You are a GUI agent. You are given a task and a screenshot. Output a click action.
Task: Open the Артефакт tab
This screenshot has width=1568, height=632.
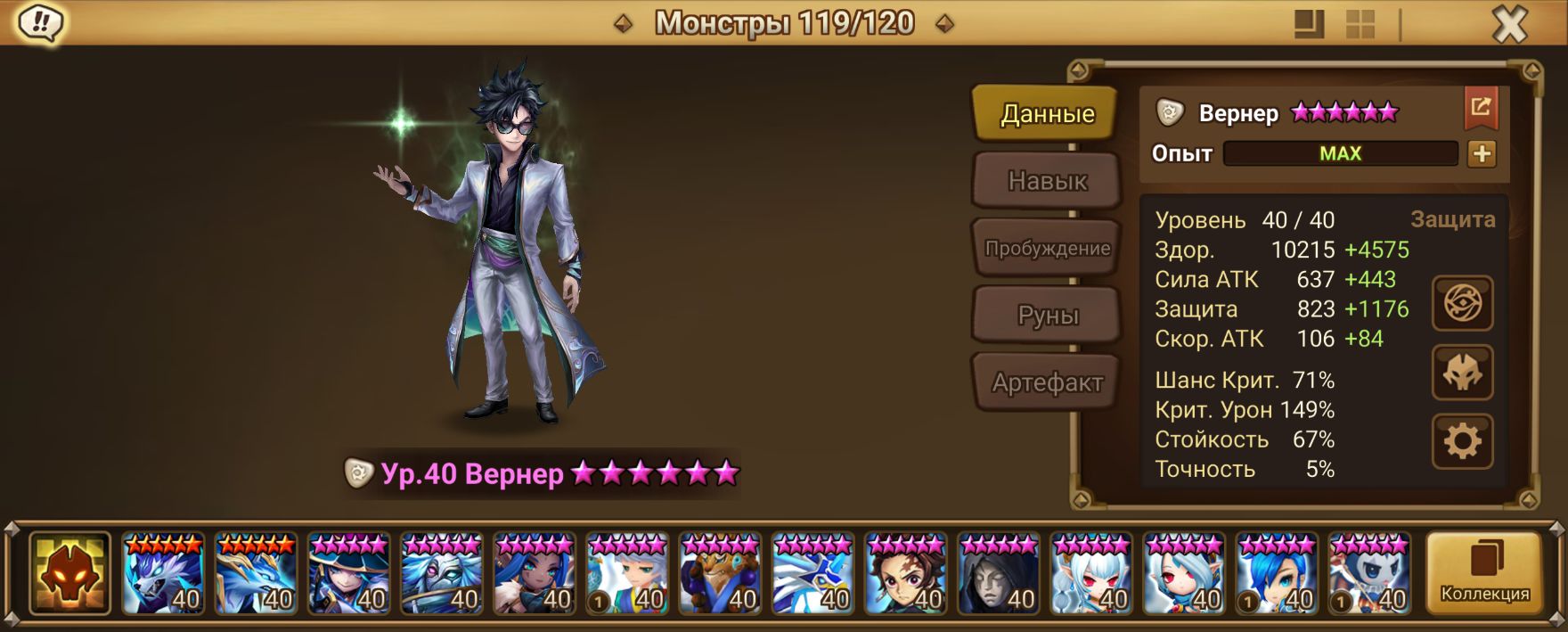pos(1047,383)
